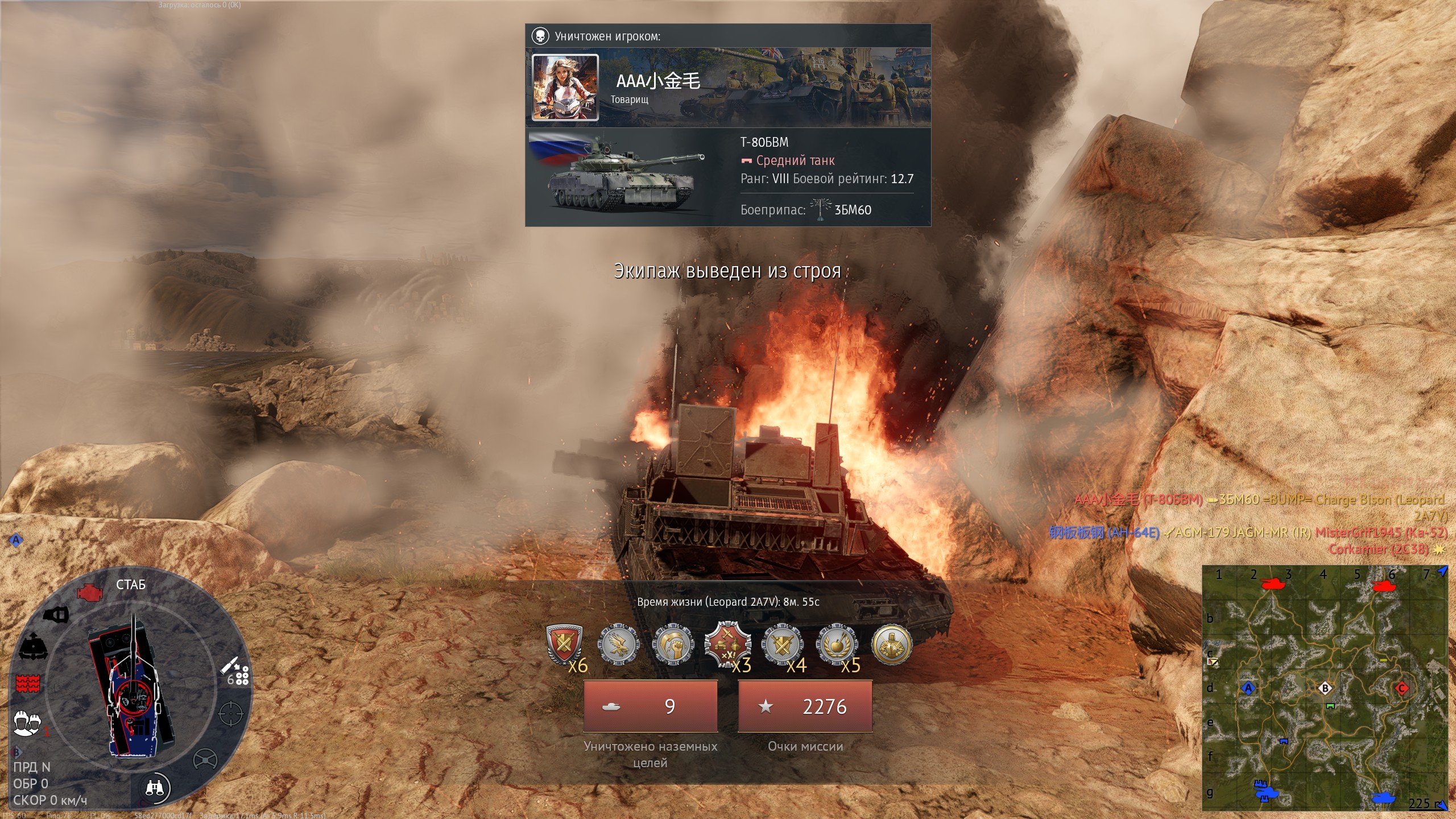
Task: Select the apple and arrow medal
Action: tap(837, 645)
